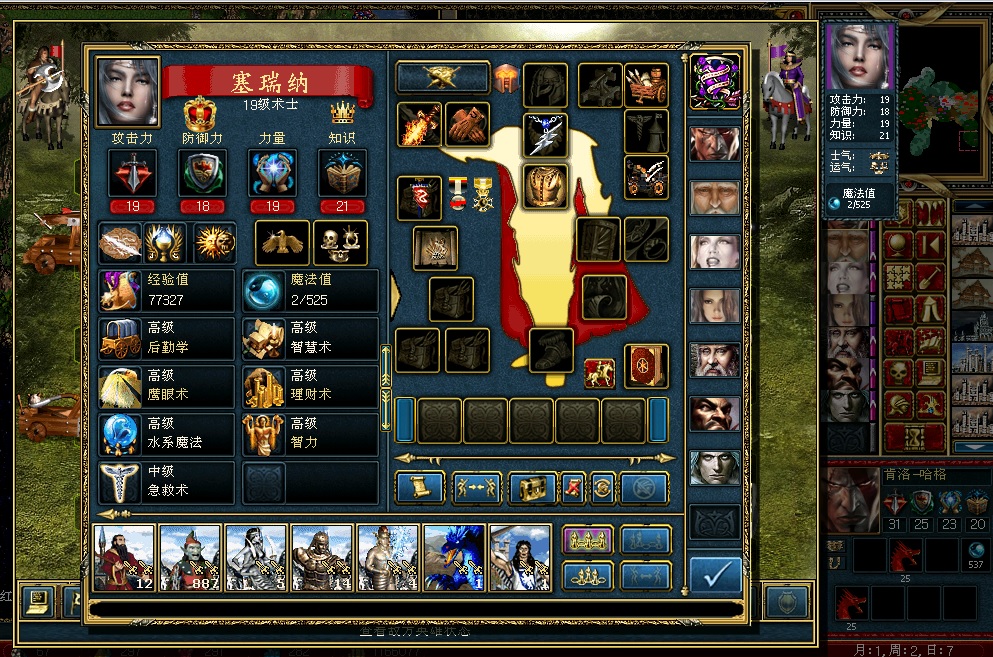Open the scroll quest log button

tap(420, 488)
